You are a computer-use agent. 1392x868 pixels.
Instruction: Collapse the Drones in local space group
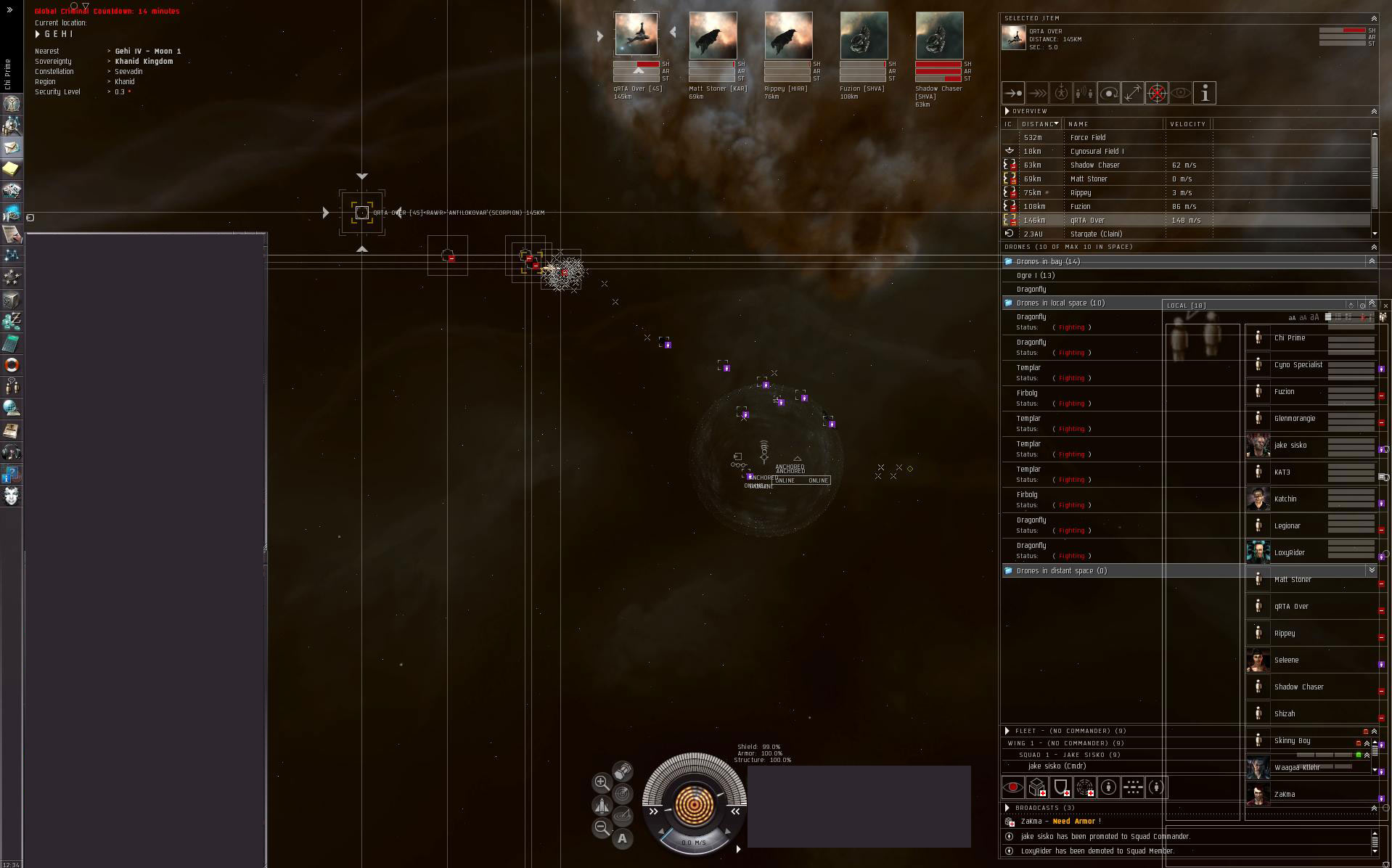click(1008, 303)
